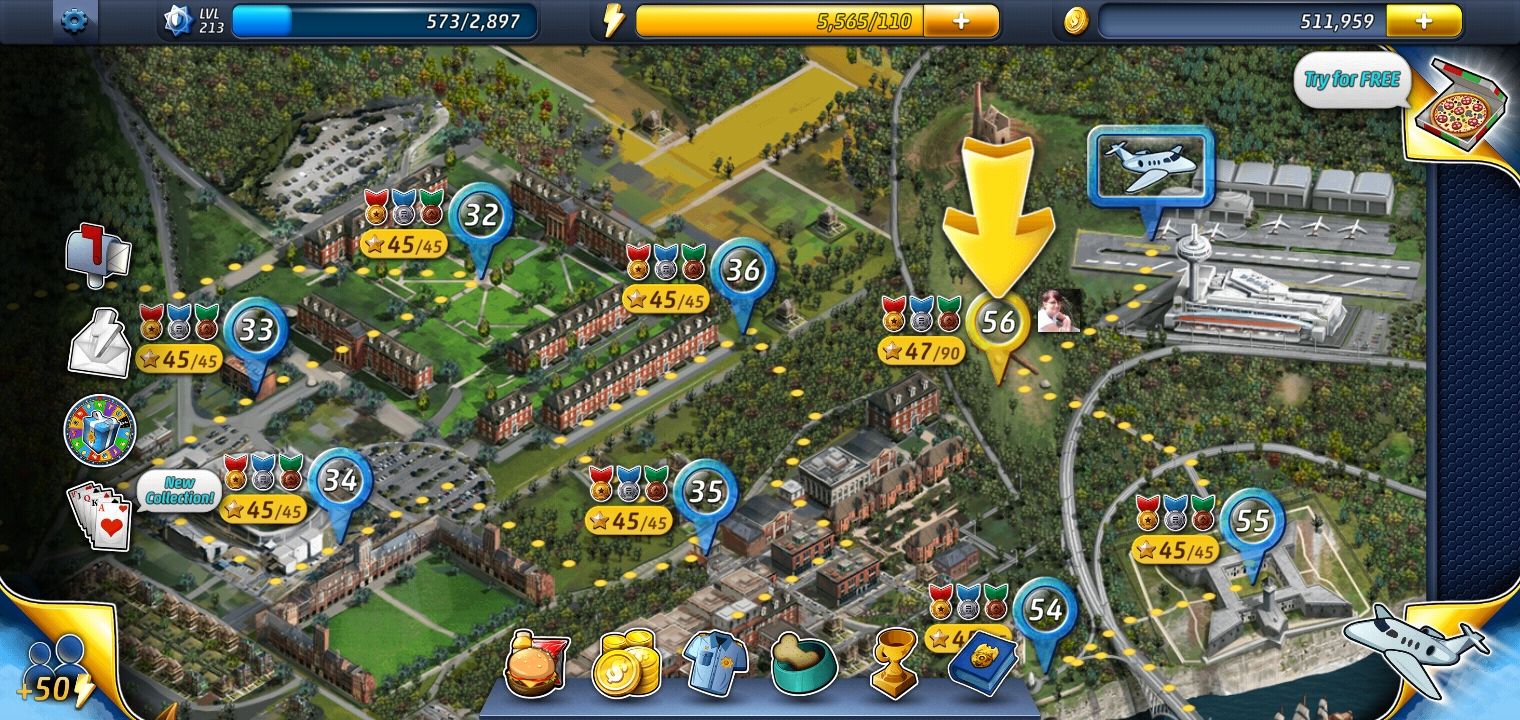Click the airplane inside the speech bubble
The width and height of the screenshot is (1520, 720).
coord(1152,167)
